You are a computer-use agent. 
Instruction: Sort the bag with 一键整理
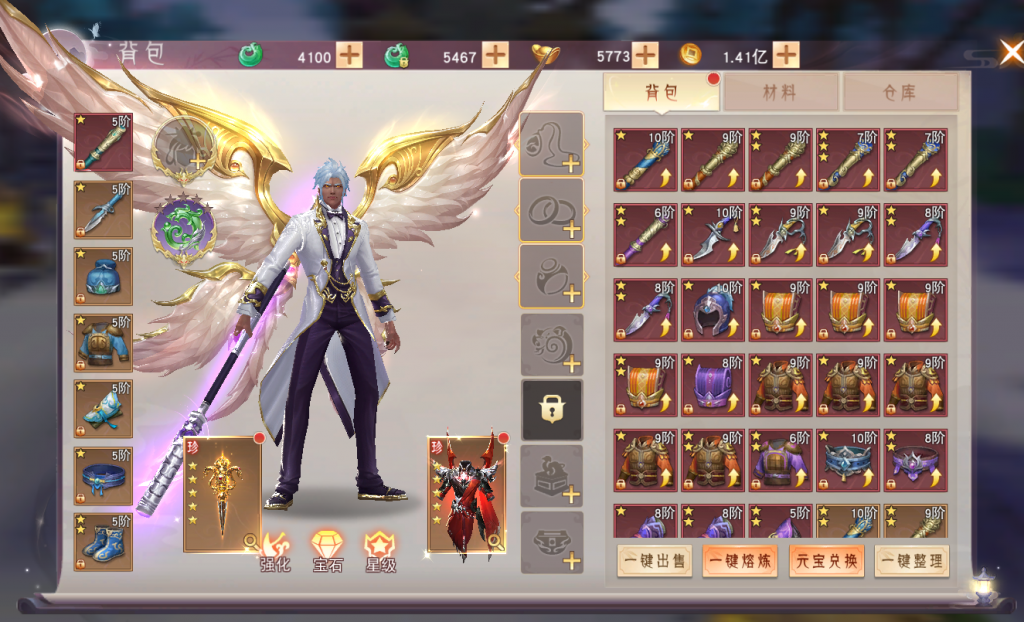912,560
